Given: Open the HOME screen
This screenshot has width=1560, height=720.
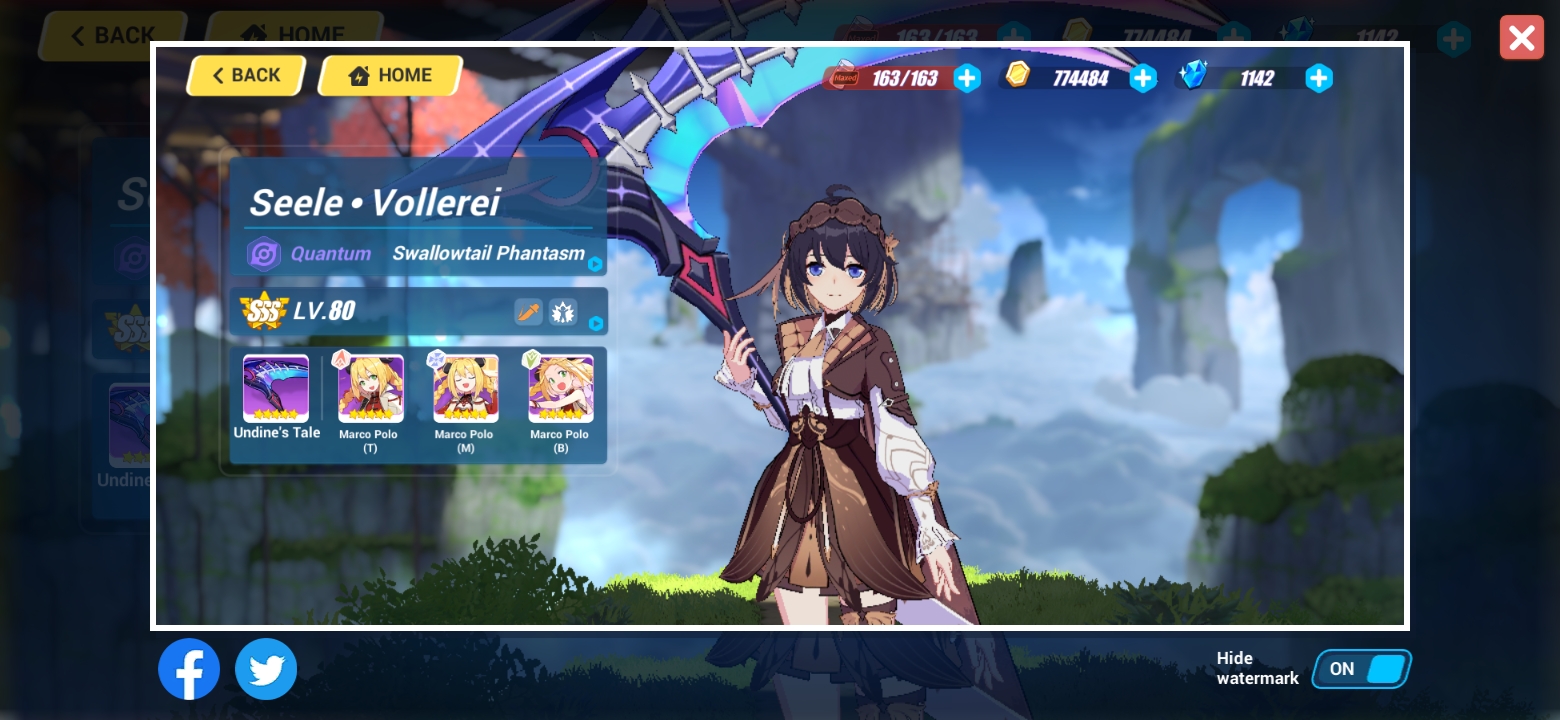Looking at the screenshot, I should pos(389,74).
